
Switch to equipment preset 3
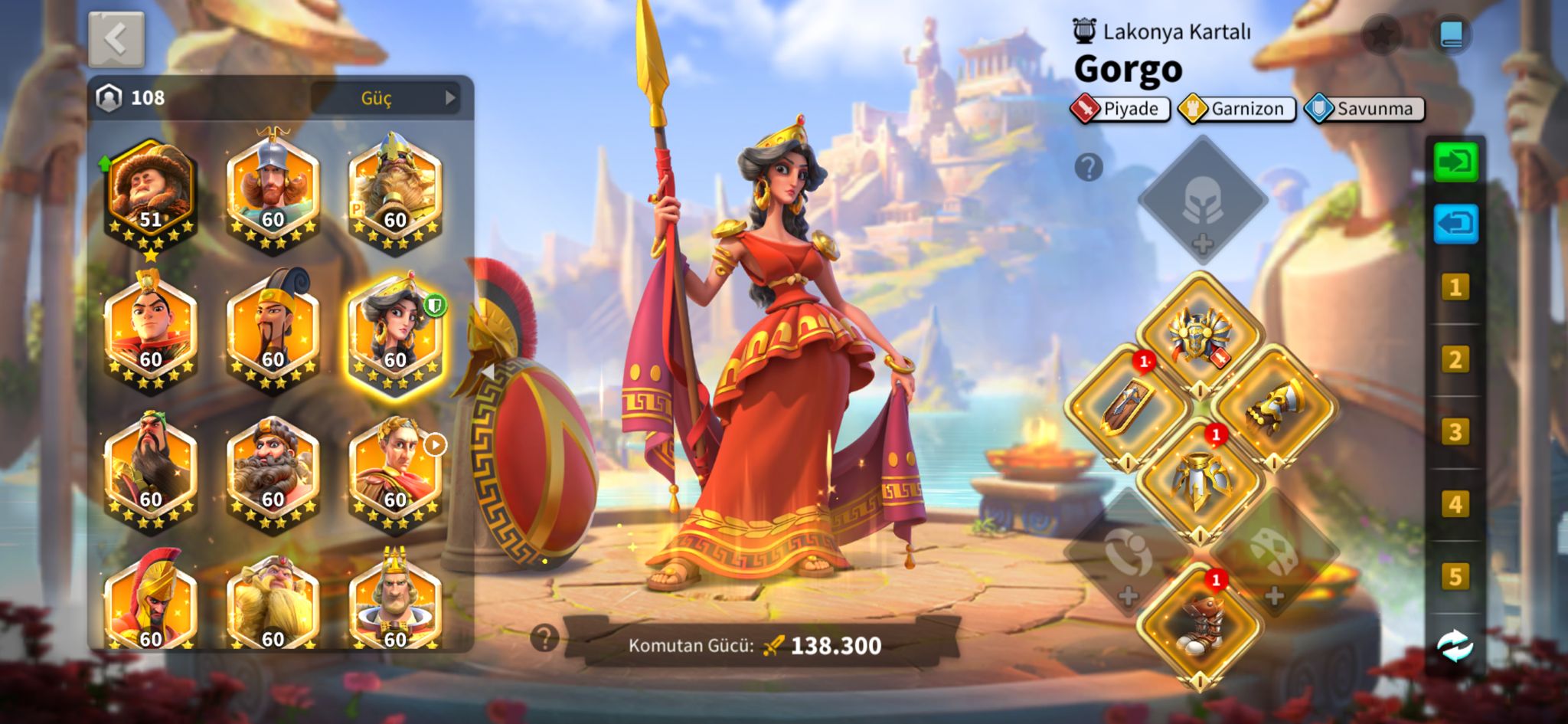point(1455,432)
